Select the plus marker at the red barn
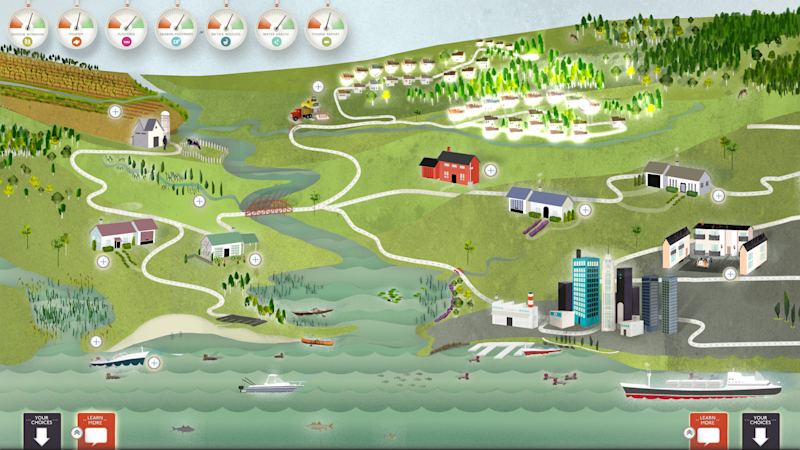This screenshot has height=450, width=800. [490, 170]
